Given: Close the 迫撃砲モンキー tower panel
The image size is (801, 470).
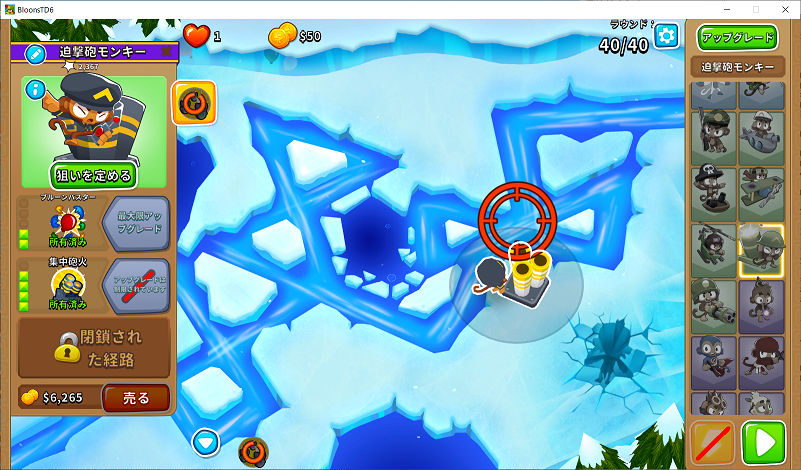Looking at the screenshot, I should click(x=166, y=52).
